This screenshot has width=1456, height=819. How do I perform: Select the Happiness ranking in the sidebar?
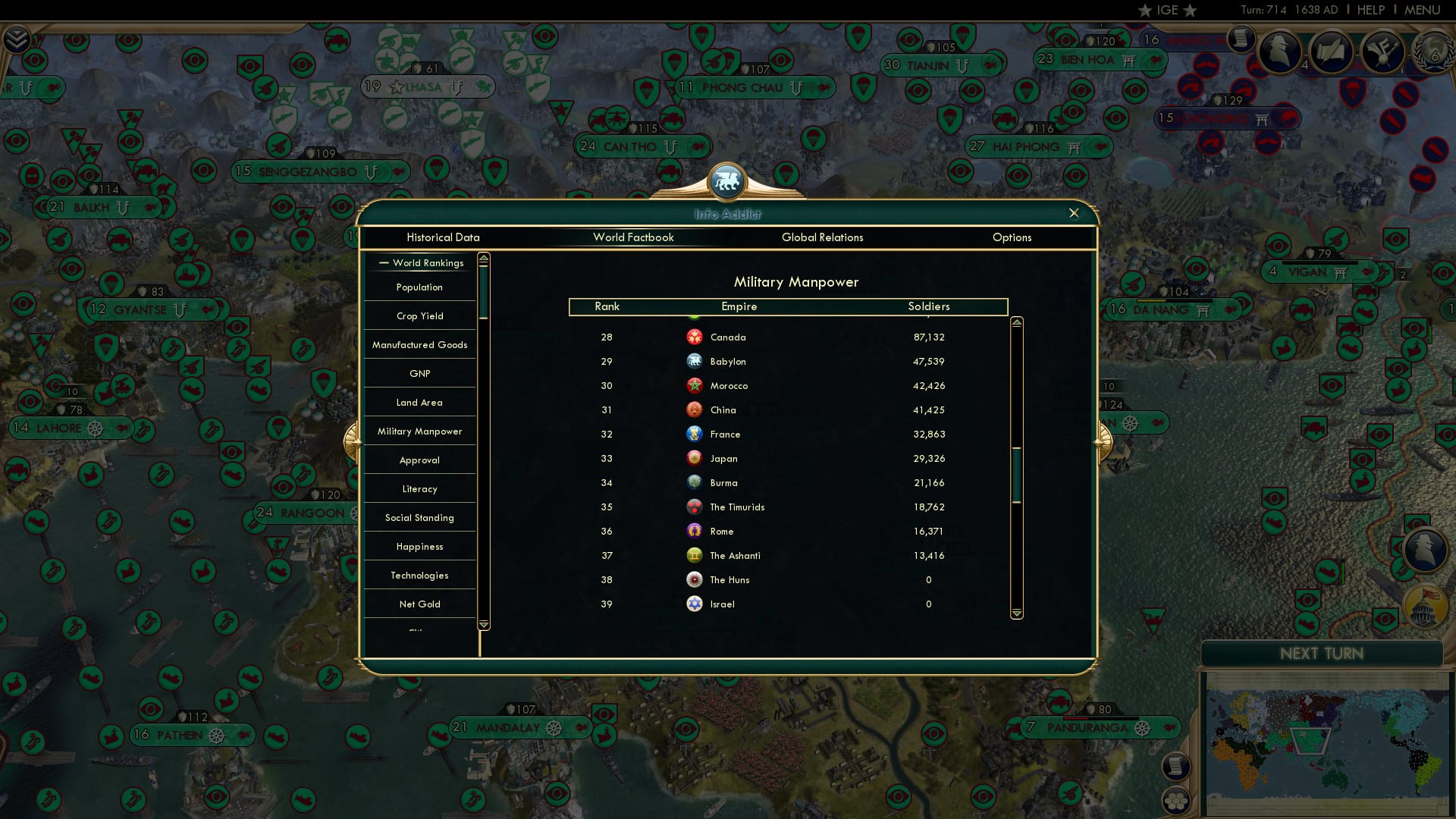point(419,546)
